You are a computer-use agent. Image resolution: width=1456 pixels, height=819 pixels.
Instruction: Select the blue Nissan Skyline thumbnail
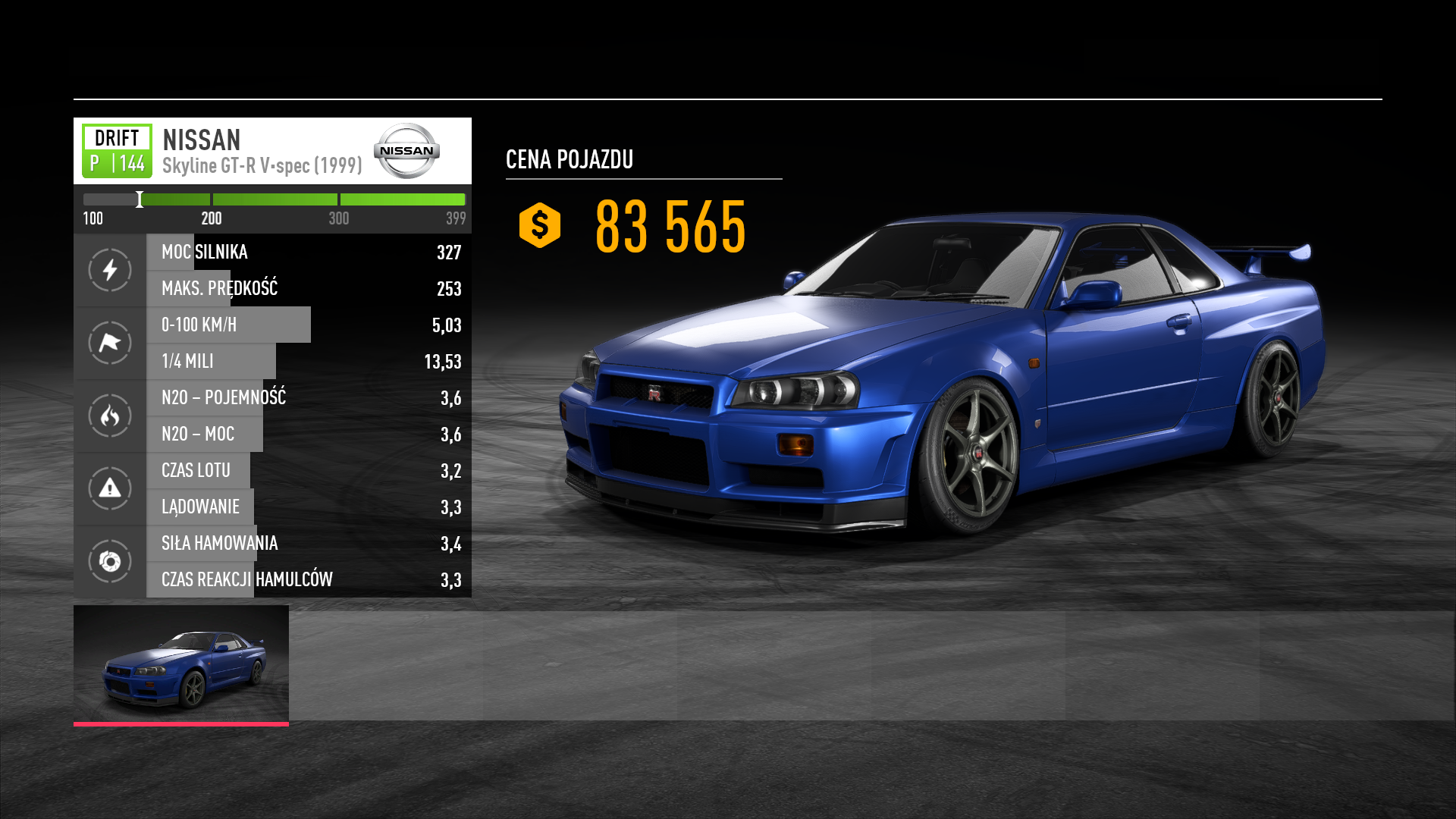181,664
